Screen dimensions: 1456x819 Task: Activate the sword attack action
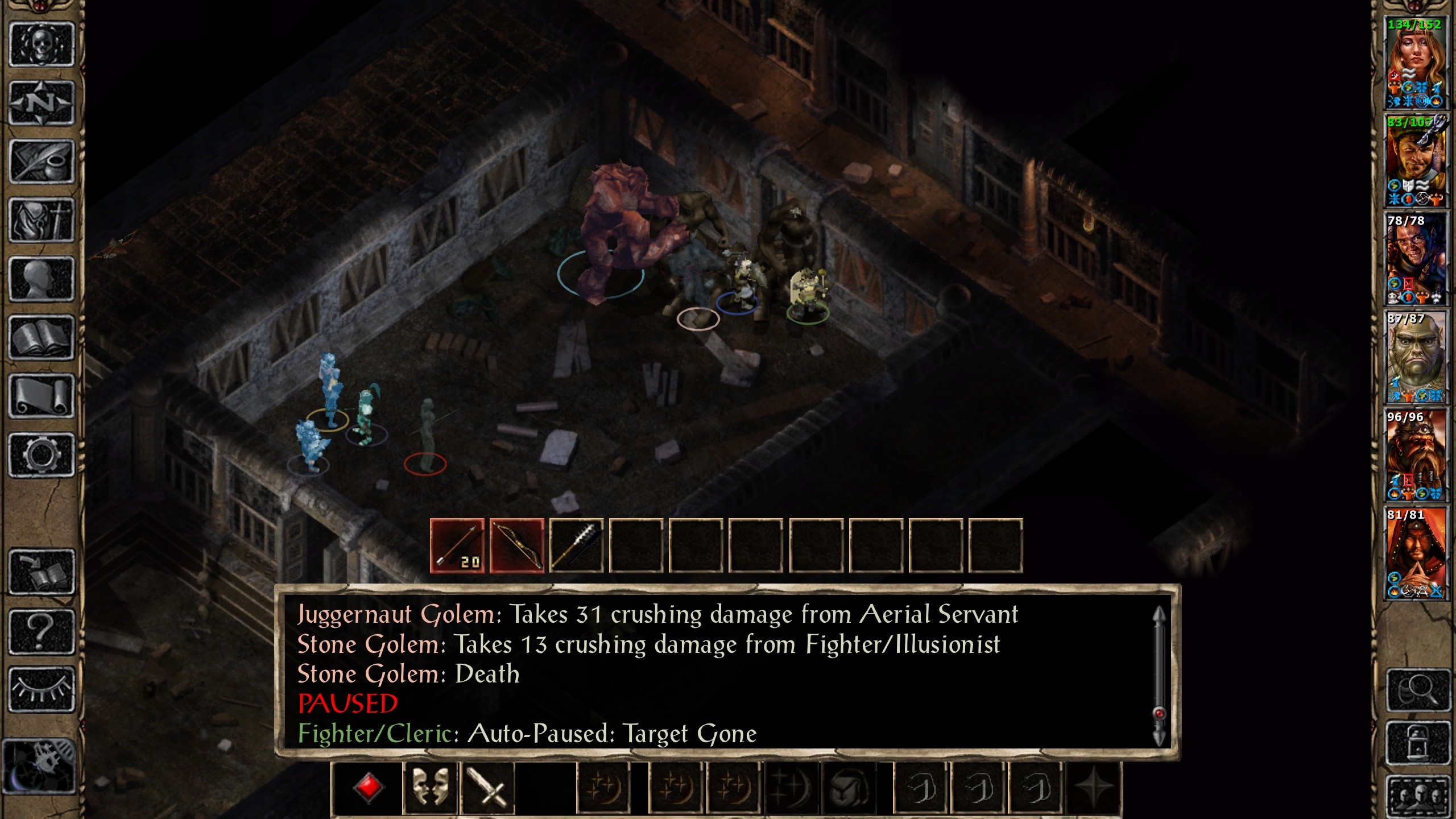click(487, 789)
